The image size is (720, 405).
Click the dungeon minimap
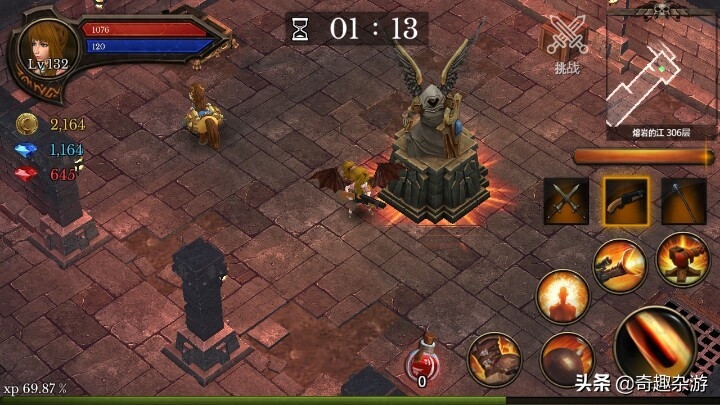coord(661,72)
